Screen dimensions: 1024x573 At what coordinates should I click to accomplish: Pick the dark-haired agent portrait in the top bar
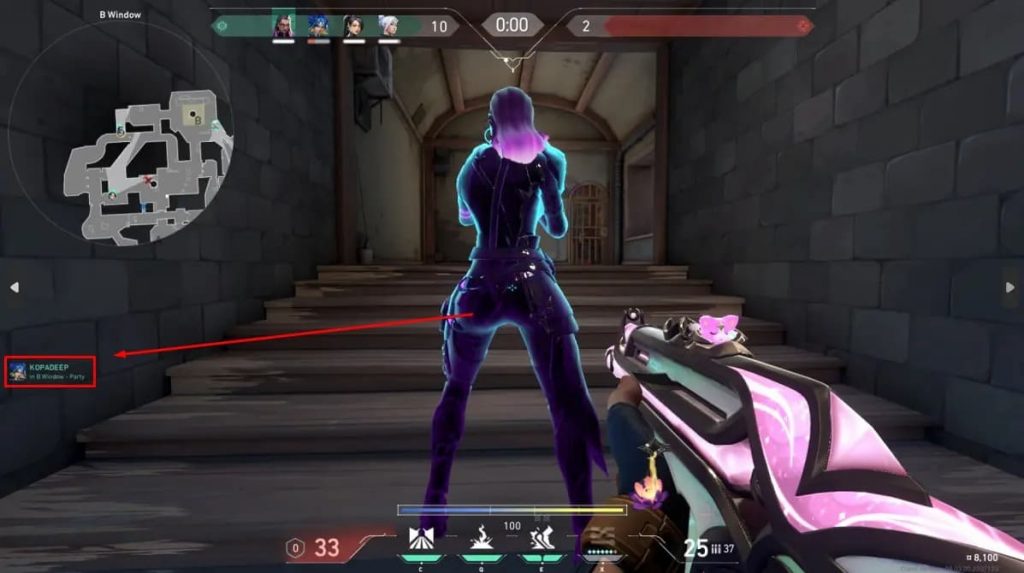tap(353, 26)
